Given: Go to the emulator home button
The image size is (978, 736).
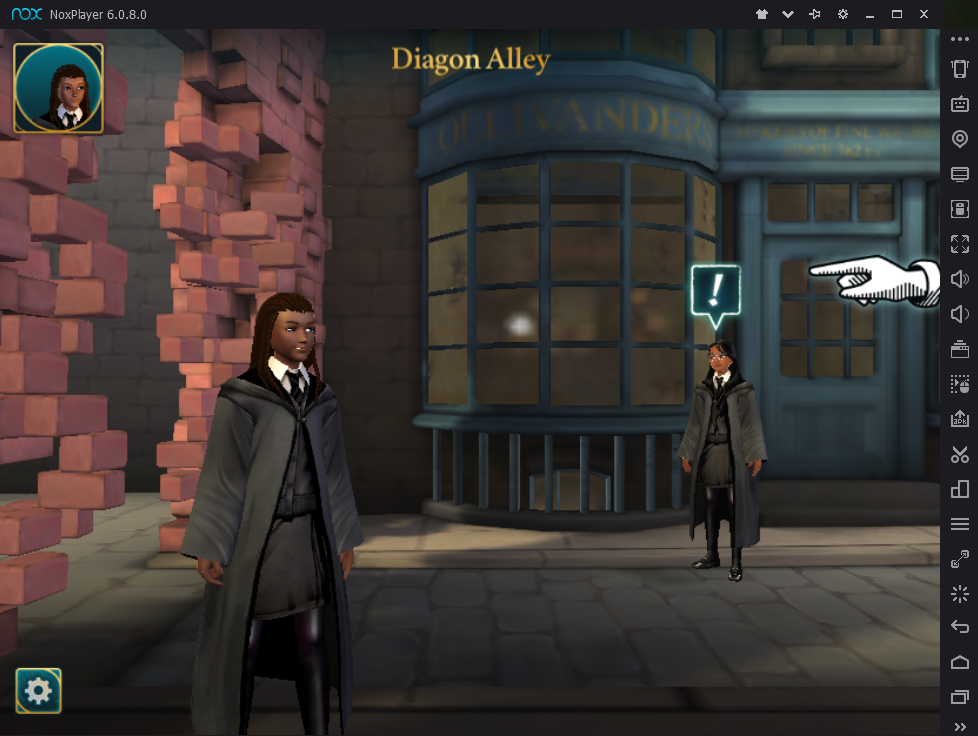Looking at the screenshot, I should pyautogui.click(x=960, y=662).
